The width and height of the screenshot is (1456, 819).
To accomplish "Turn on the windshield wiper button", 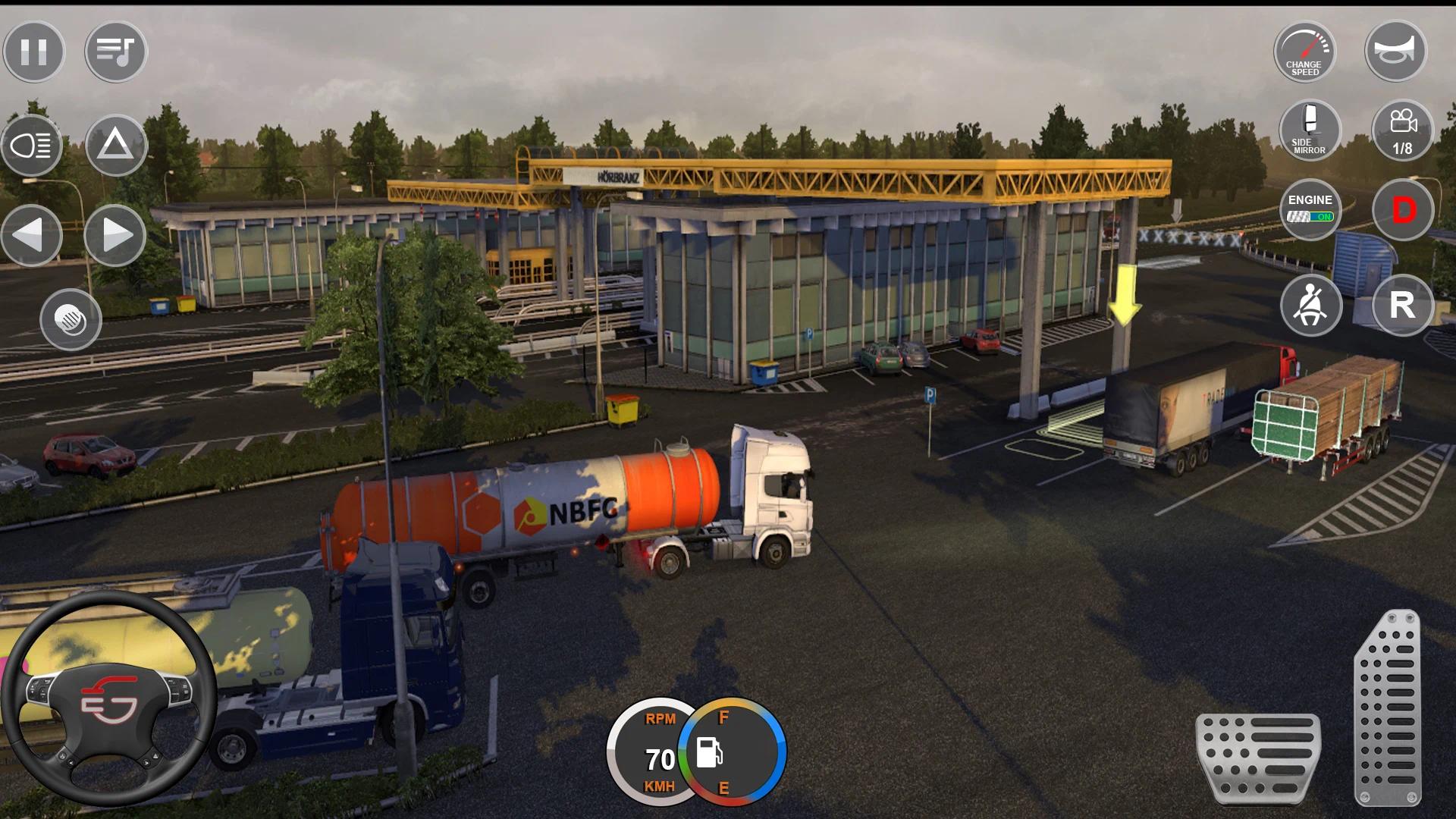I will pyautogui.click(x=71, y=319).
